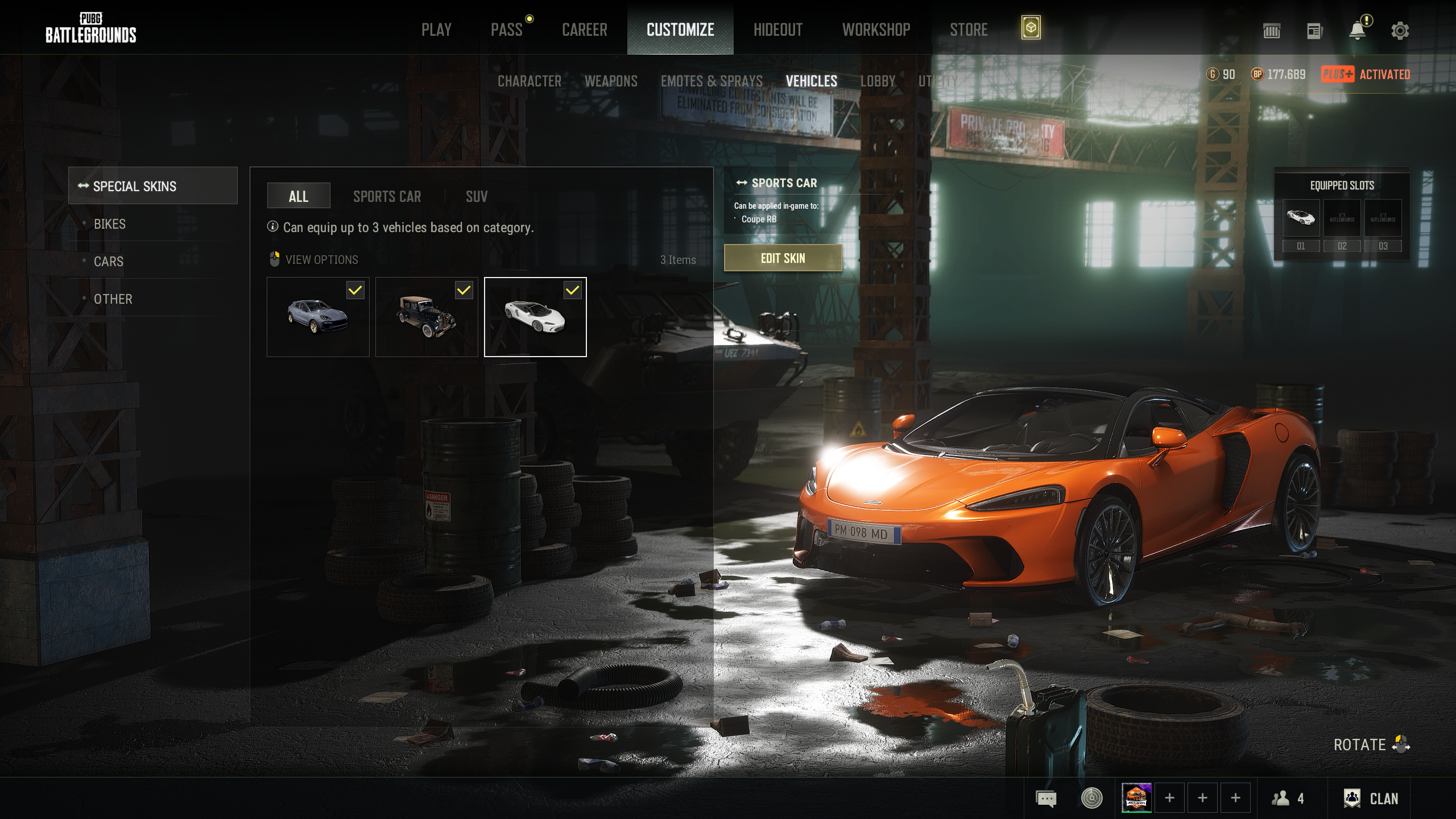1456x819 pixels.
Task: Choose BIKES in the vehicle list
Action: tap(110, 224)
